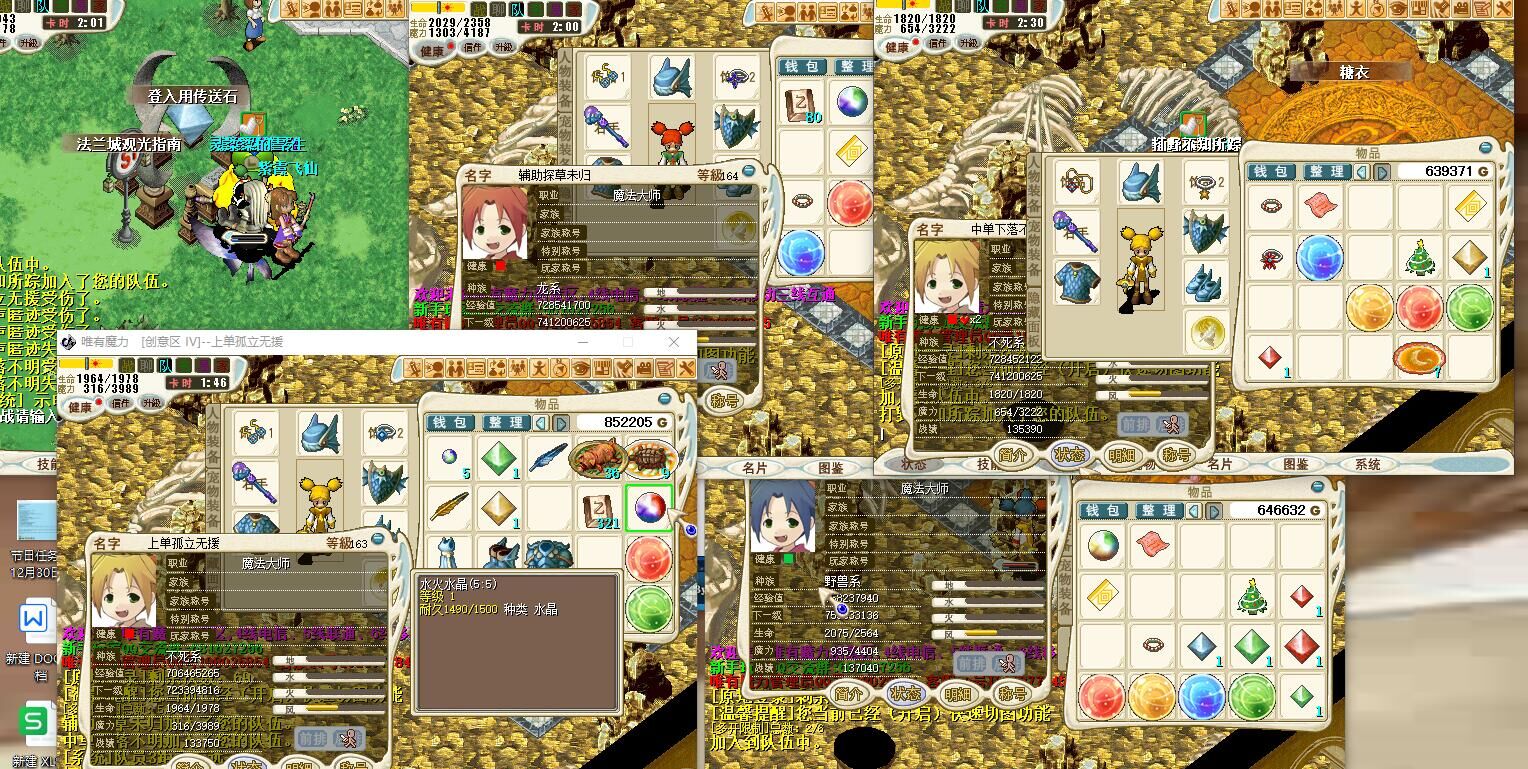This screenshot has width=1528, height=769.
Task: Click 整理 in the 852205 G inventory
Action: (x=504, y=423)
